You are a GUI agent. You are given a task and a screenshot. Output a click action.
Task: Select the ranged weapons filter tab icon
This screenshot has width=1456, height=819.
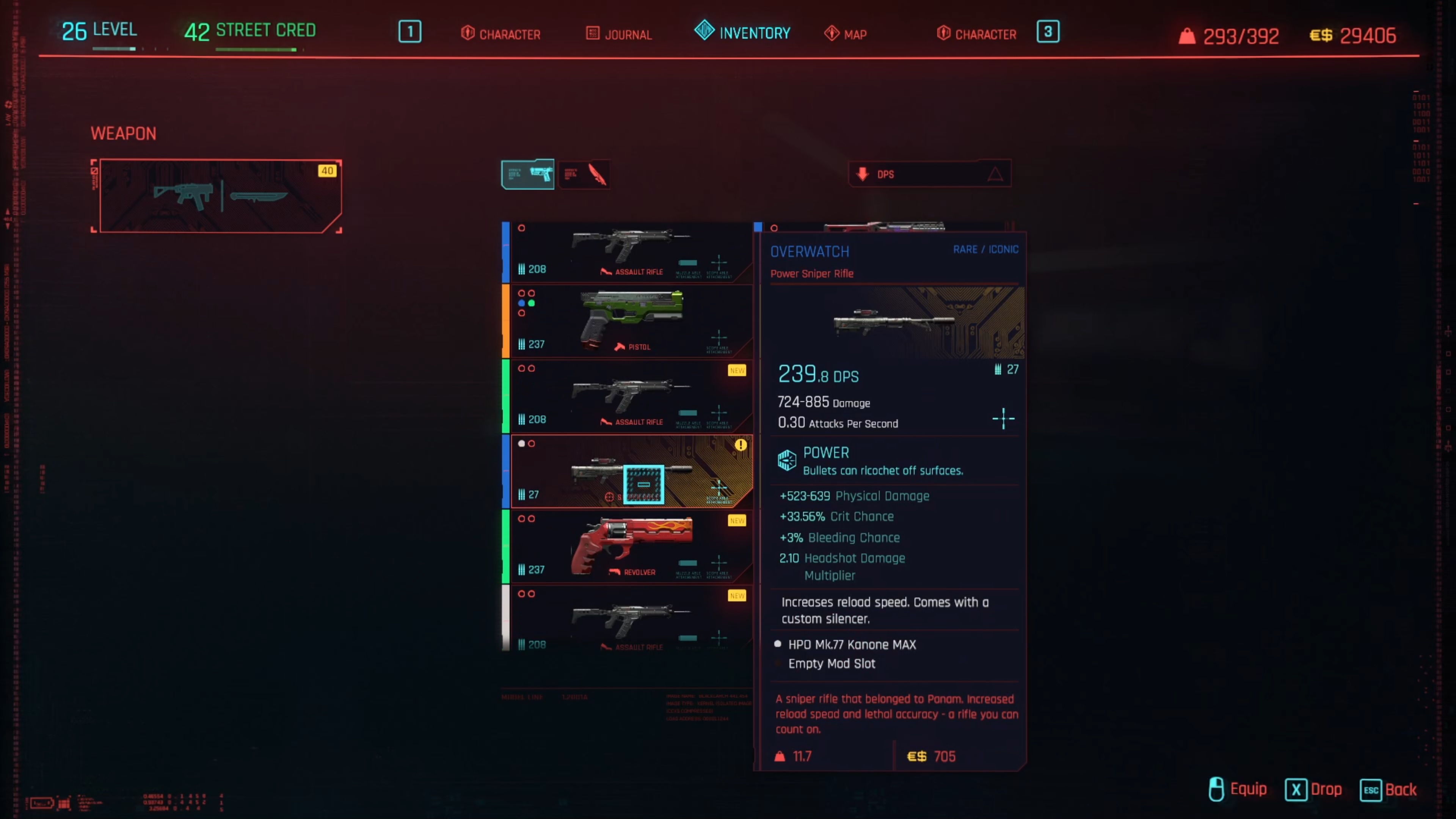pos(527,174)
